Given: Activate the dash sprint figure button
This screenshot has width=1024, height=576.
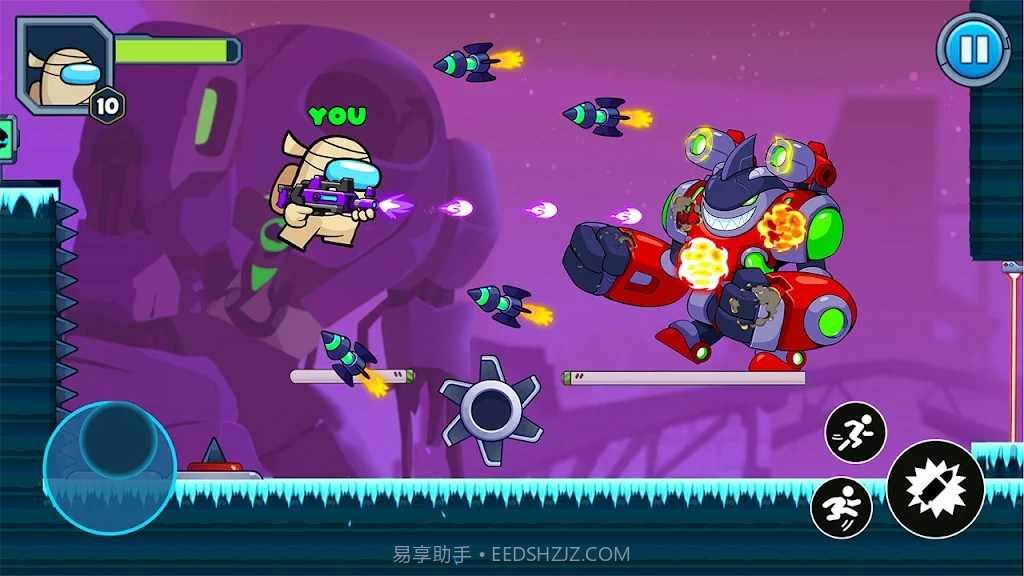Looking at the screenshot, I should coord(855,432).
